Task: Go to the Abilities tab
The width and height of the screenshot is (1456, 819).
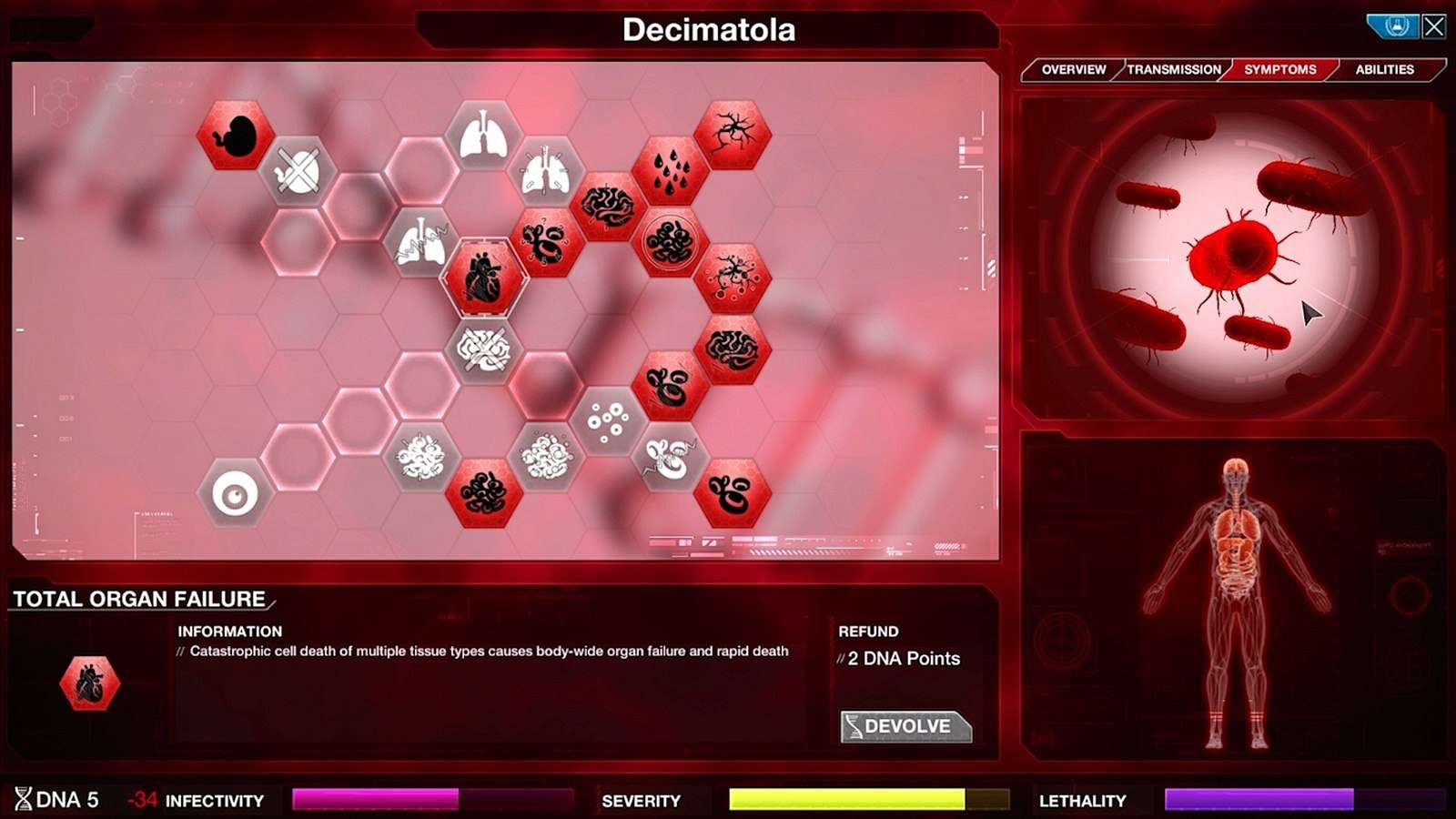Action: click(1384, 70)
